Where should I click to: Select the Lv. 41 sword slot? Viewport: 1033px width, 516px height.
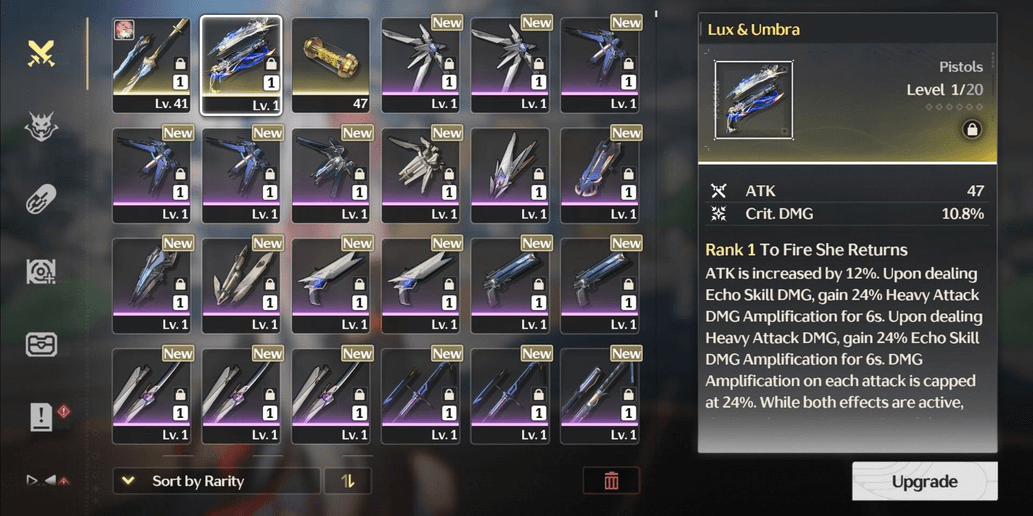(x=151, y=65)
